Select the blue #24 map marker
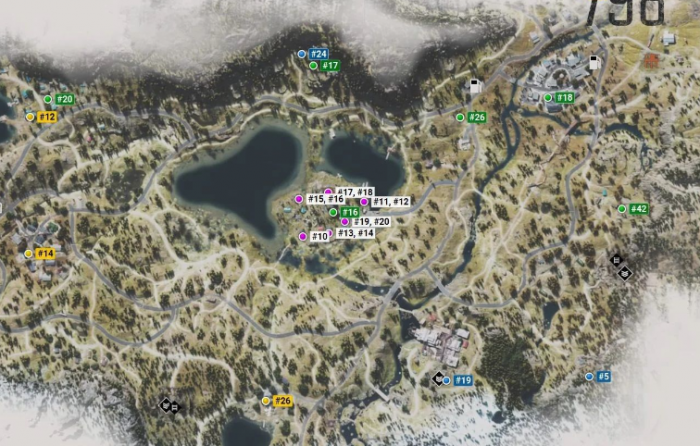The width and height of the screenshot is (700, 446). click(302, 53)
